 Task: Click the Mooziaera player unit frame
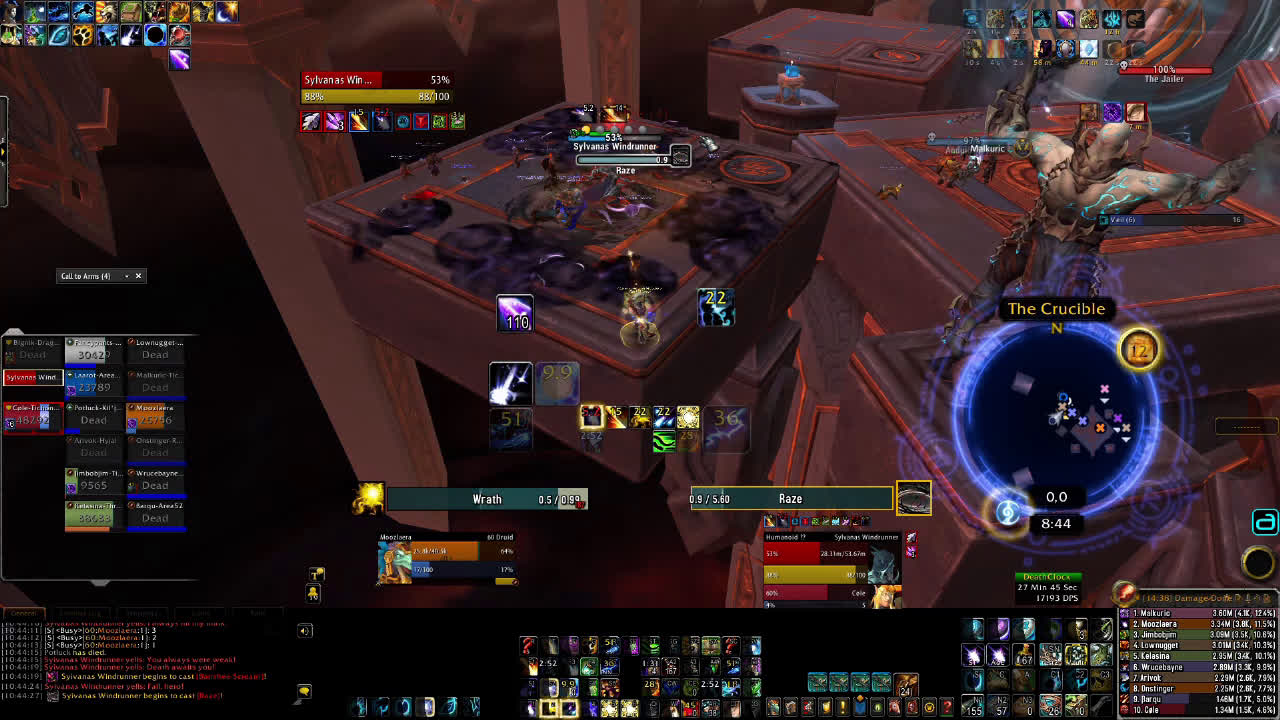click(x=446, y=560)
